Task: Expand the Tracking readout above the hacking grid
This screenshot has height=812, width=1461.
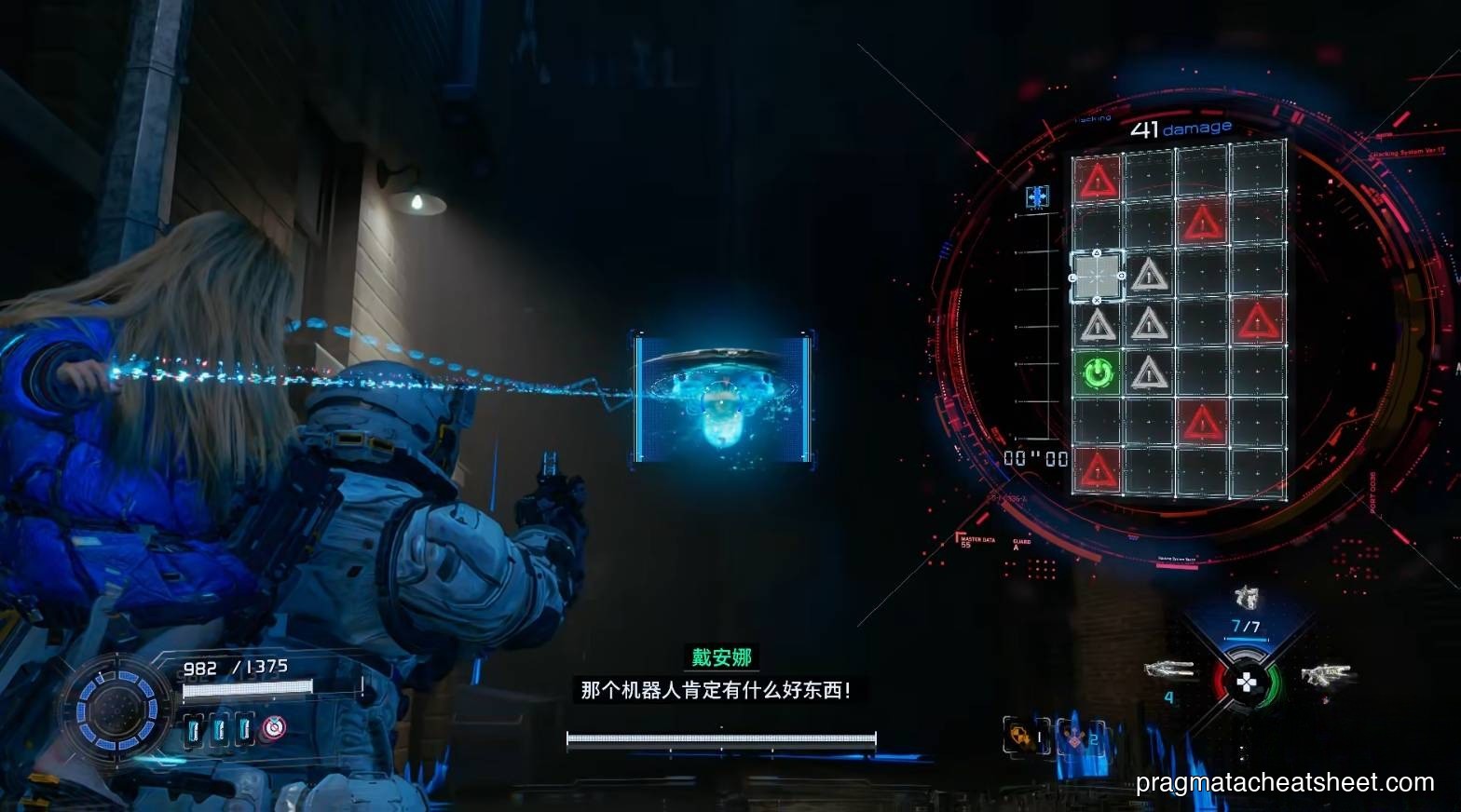Action: (1092, 118)
